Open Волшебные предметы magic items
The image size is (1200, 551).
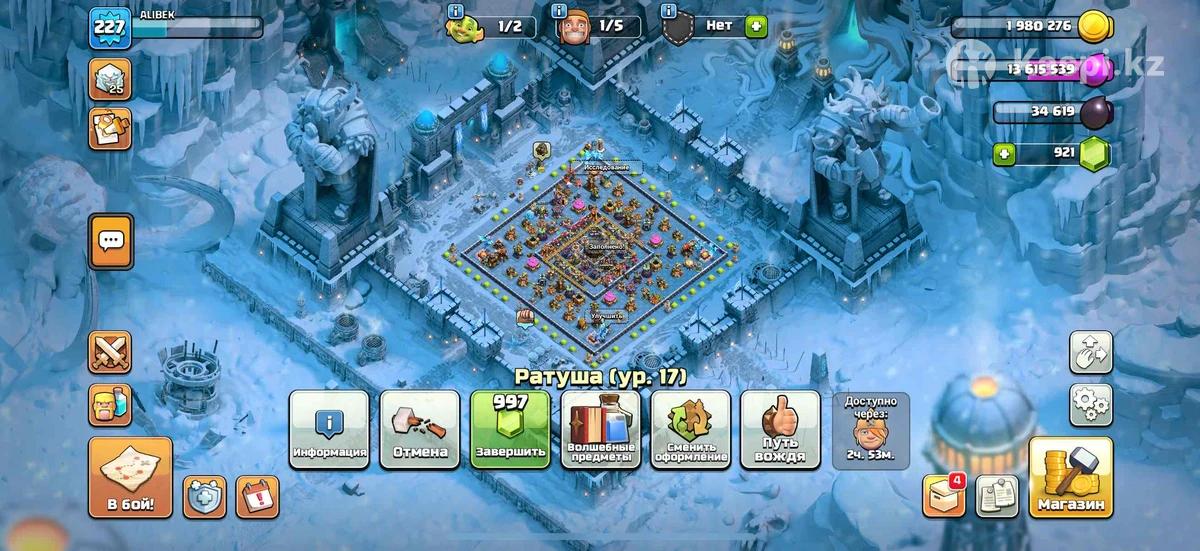pyautogui.click(x=600, y=431)
